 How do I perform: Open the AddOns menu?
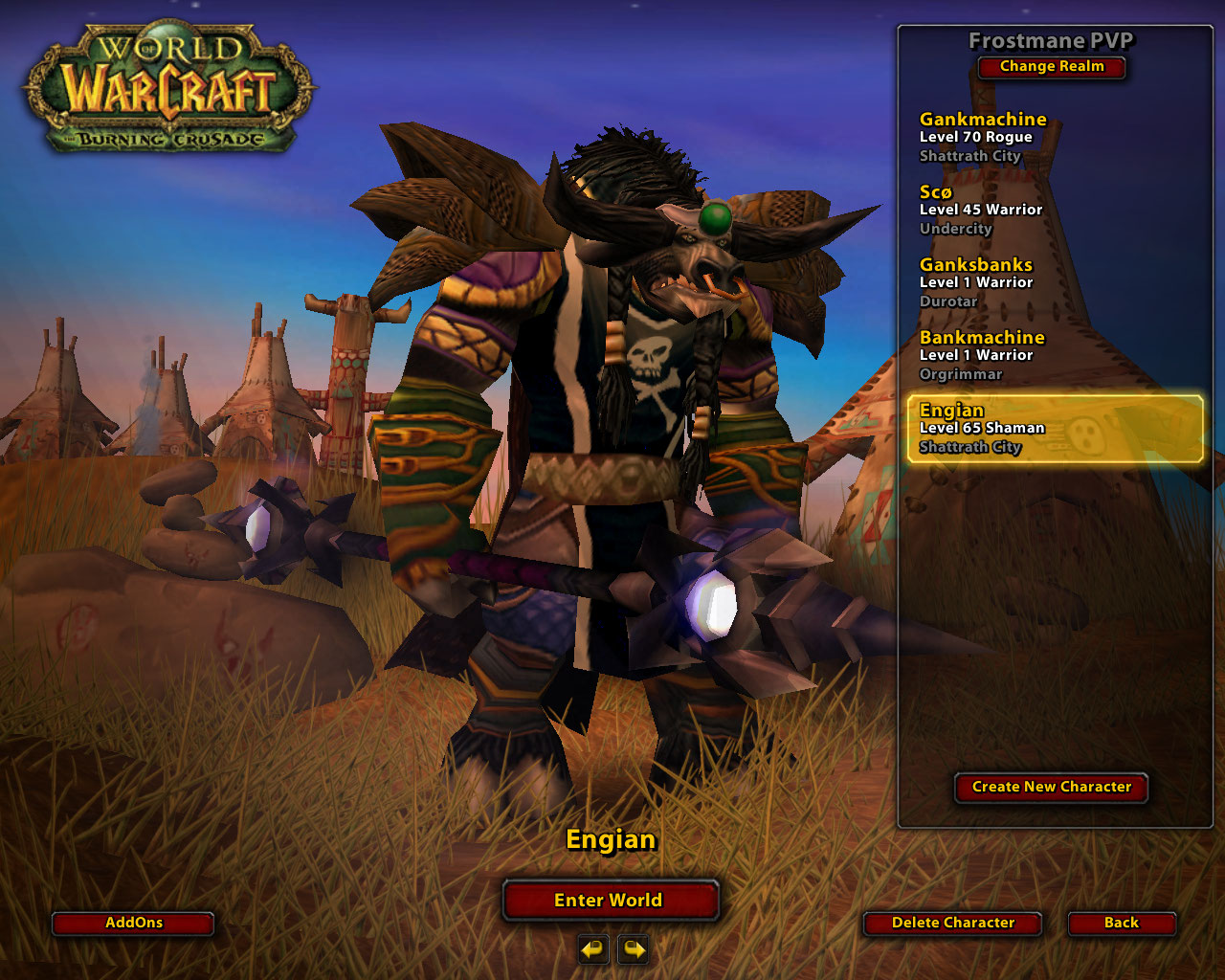133,923
